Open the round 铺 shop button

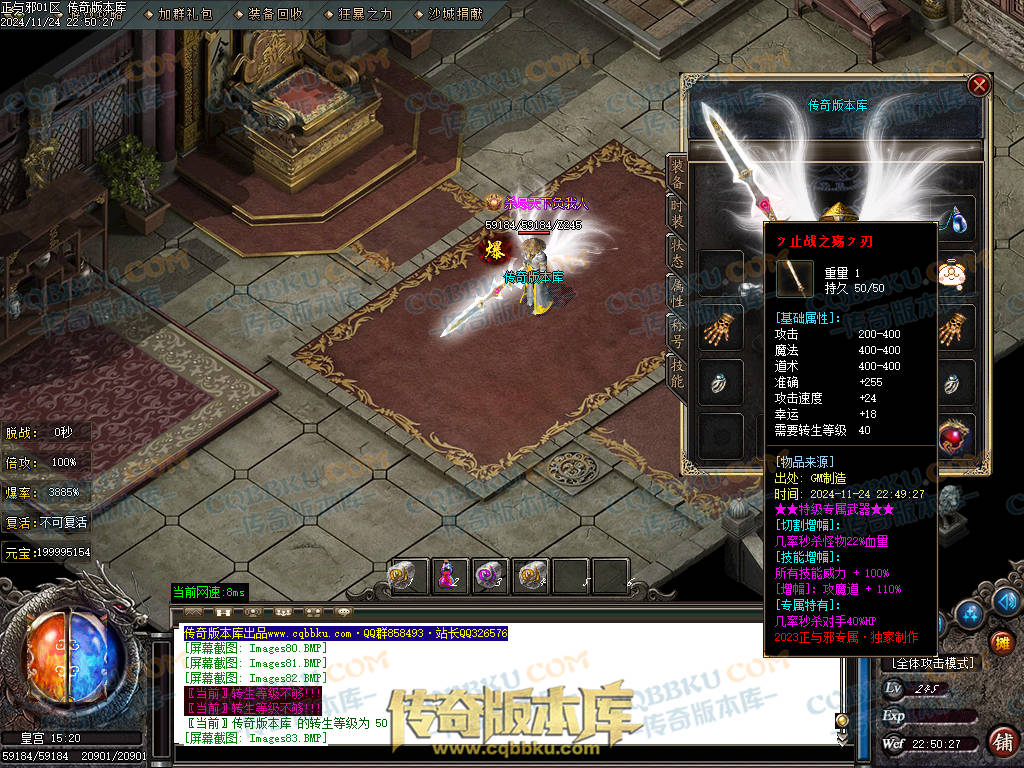(x=1001, y=741)
